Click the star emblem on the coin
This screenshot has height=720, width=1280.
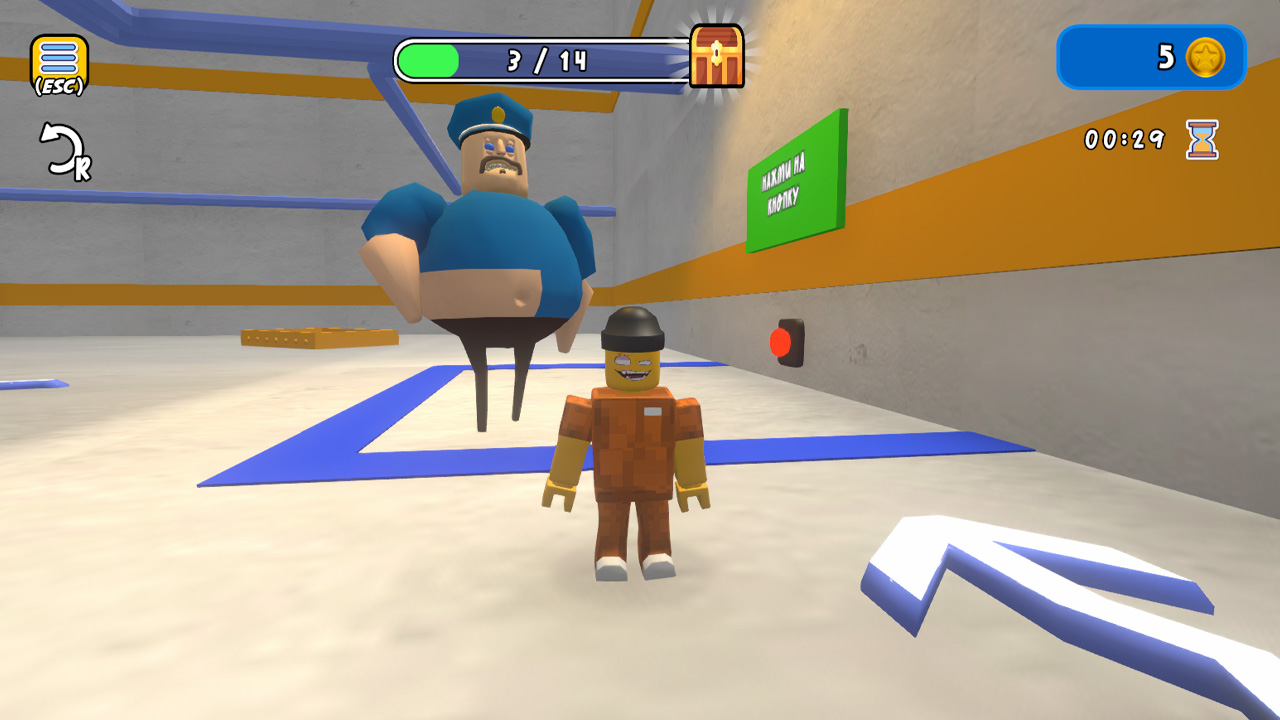pos(1207,58)
